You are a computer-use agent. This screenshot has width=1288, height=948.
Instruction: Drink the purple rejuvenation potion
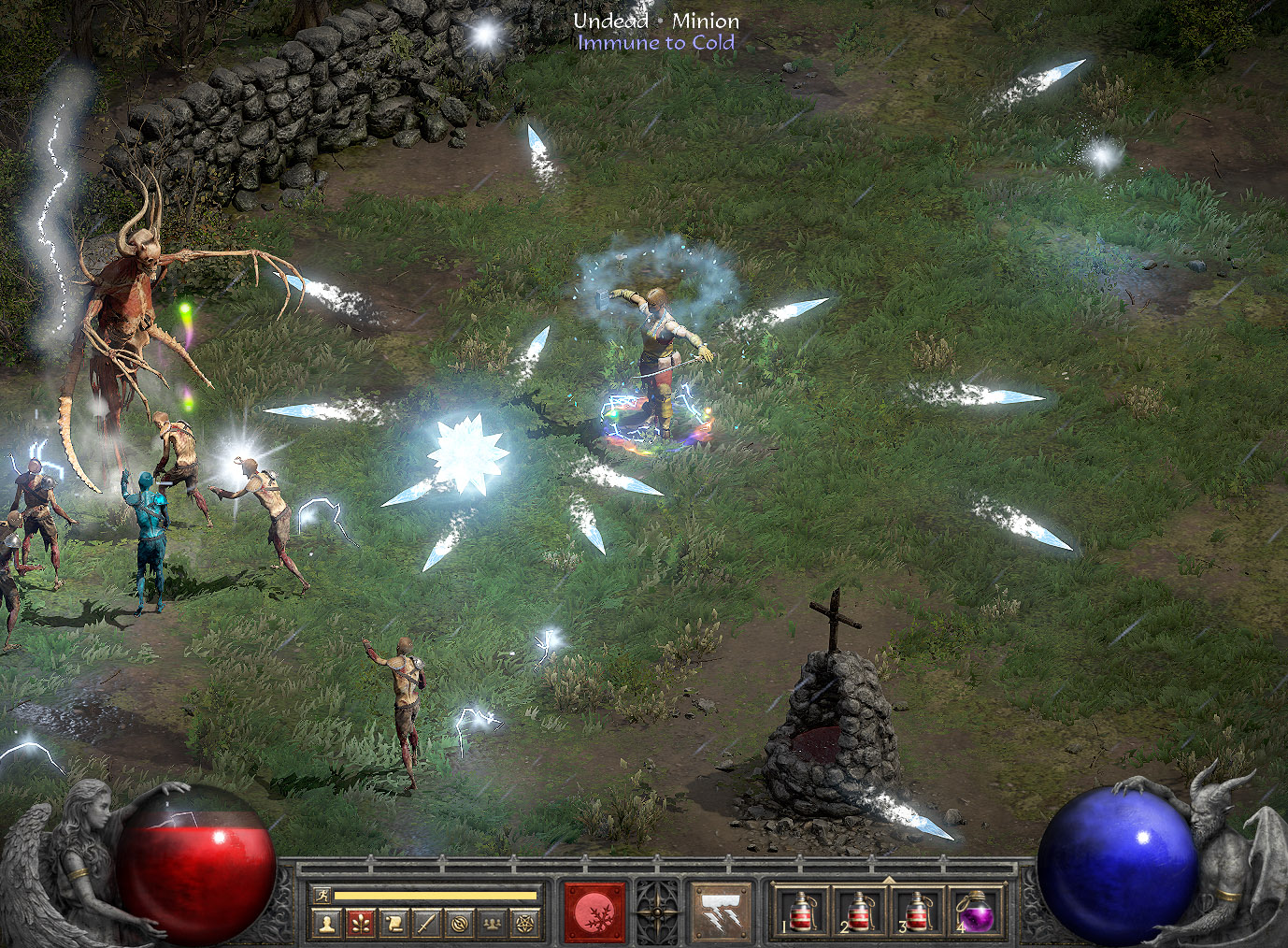(x=975, y=912)
